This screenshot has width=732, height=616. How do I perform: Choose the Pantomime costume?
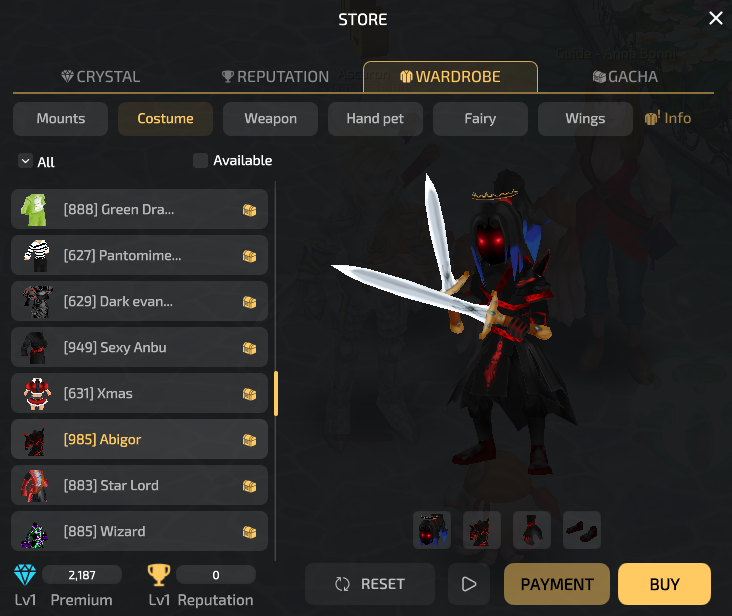(x=140, y=256)
